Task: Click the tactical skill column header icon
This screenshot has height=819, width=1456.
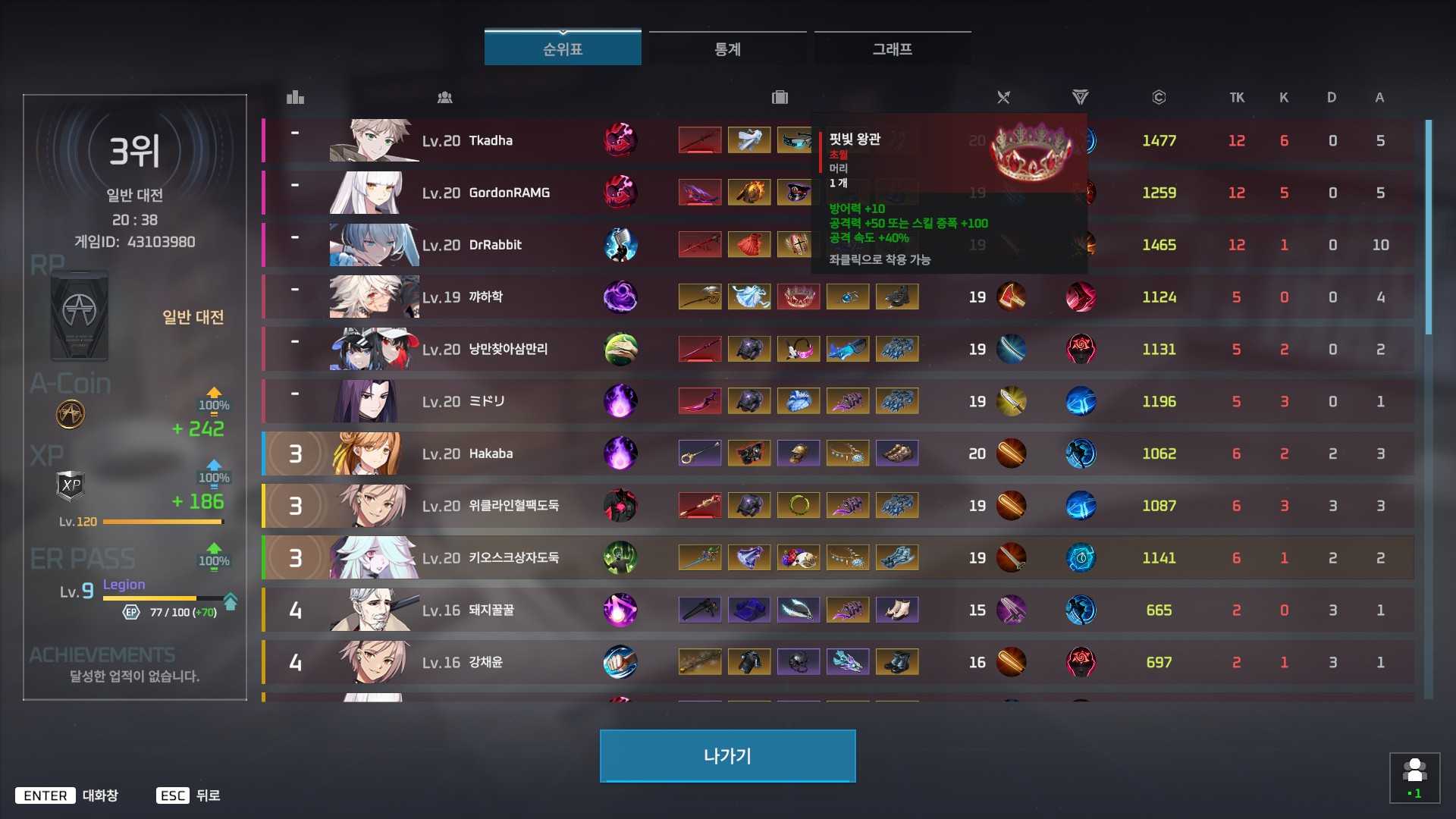Action: tap(1080, 97)
